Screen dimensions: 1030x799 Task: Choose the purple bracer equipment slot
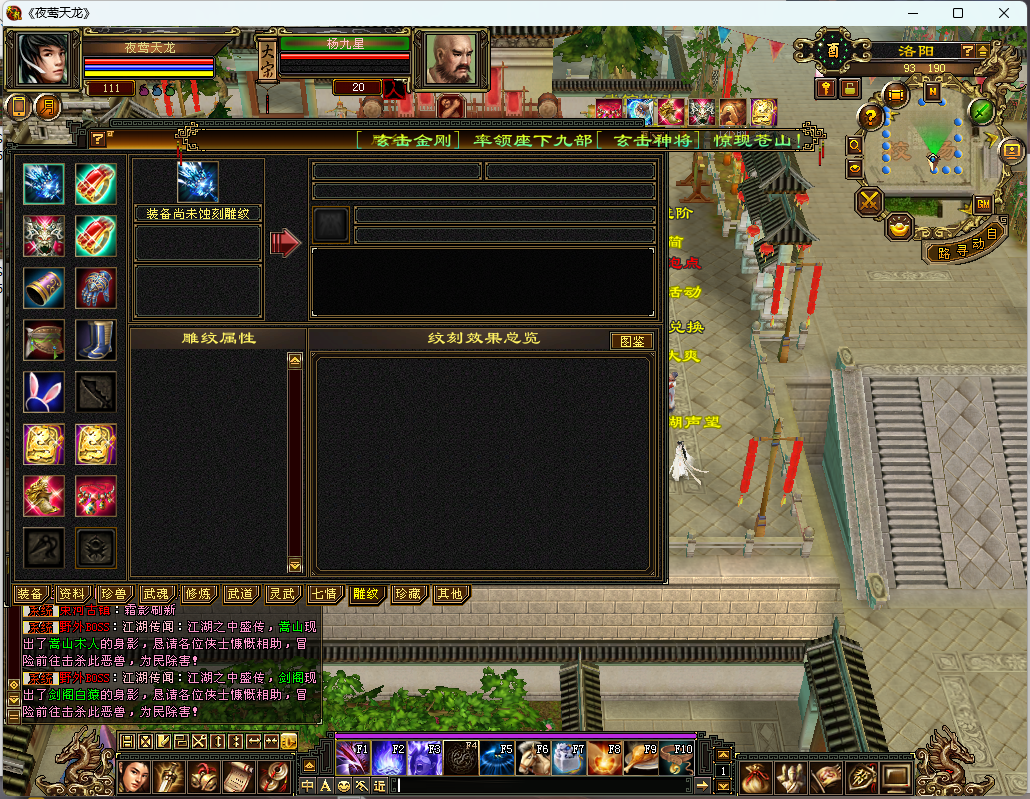point(44,288)
